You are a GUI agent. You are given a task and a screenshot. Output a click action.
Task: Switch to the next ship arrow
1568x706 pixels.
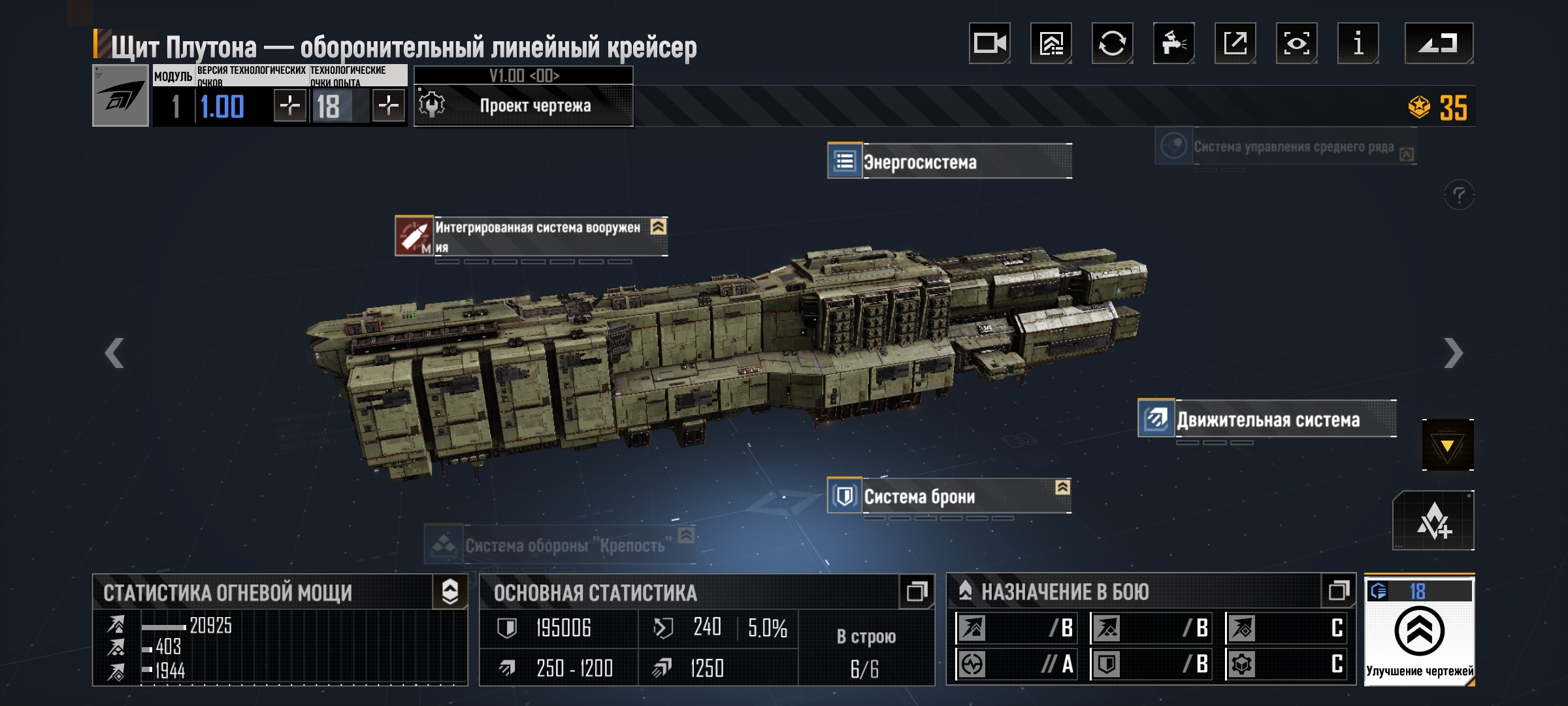point(1453,353)
